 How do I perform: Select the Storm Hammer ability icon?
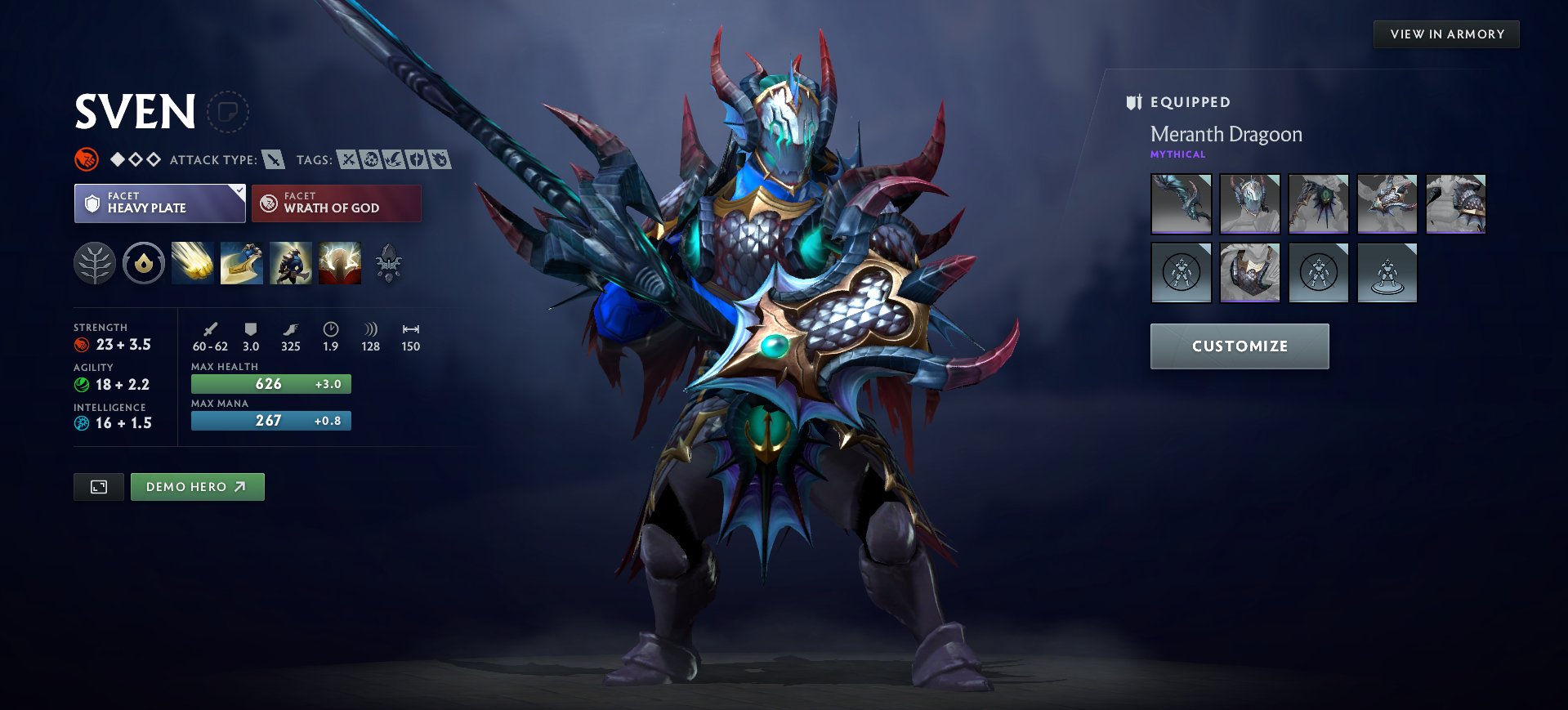point(192,262)
